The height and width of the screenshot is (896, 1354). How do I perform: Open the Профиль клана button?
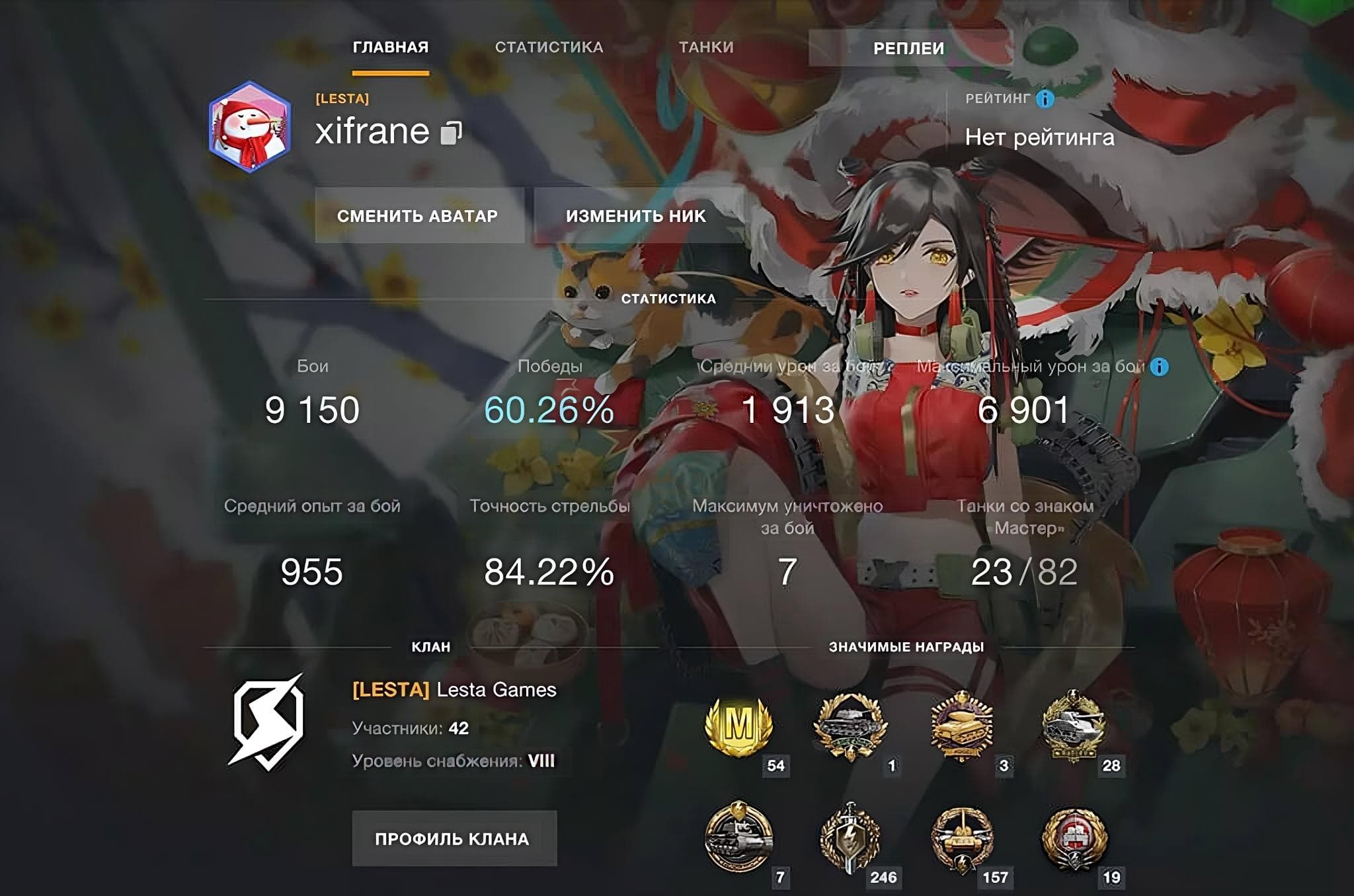(x=454, y=839)
